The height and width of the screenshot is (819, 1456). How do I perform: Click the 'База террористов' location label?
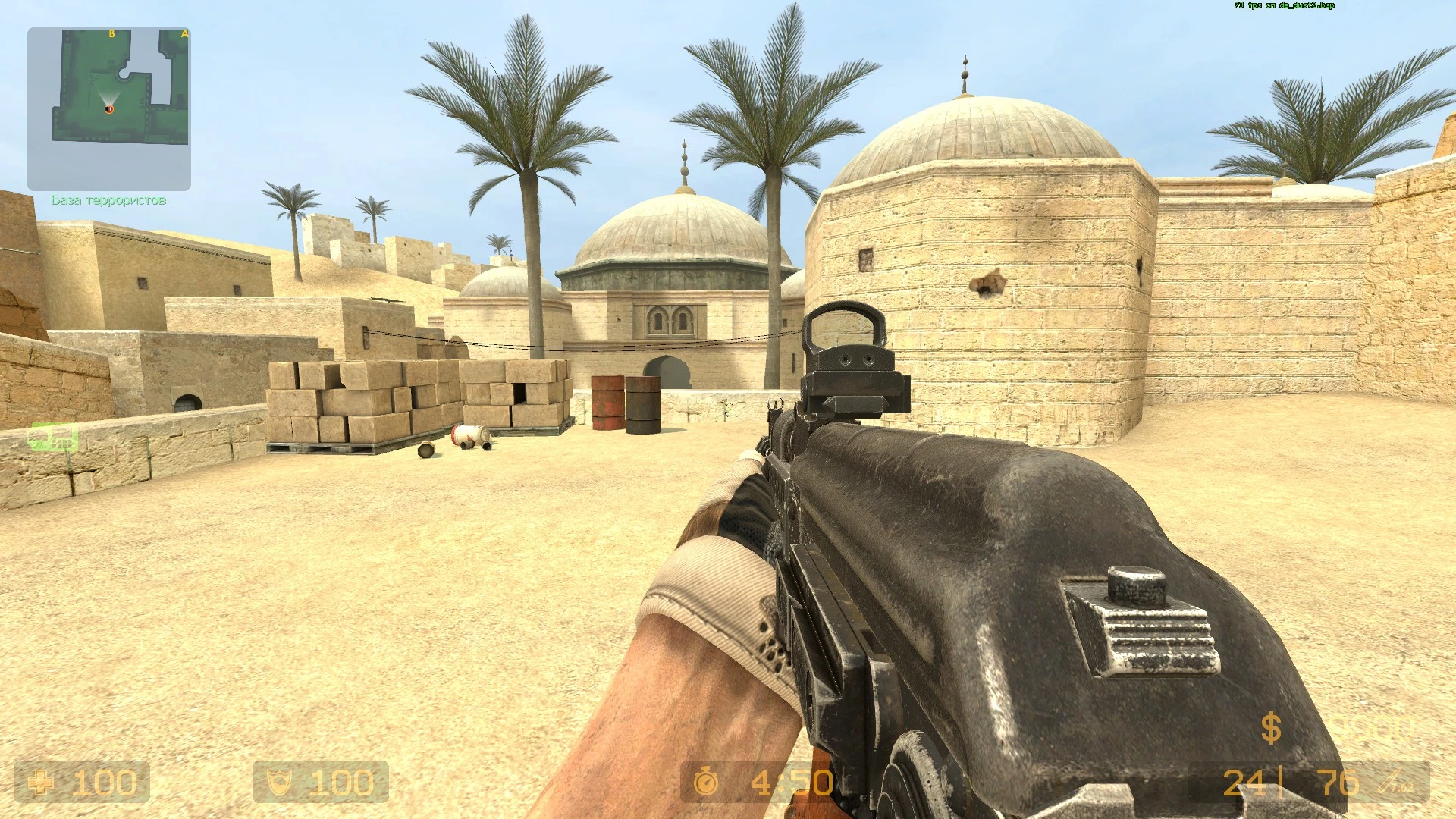pos(108,200)
